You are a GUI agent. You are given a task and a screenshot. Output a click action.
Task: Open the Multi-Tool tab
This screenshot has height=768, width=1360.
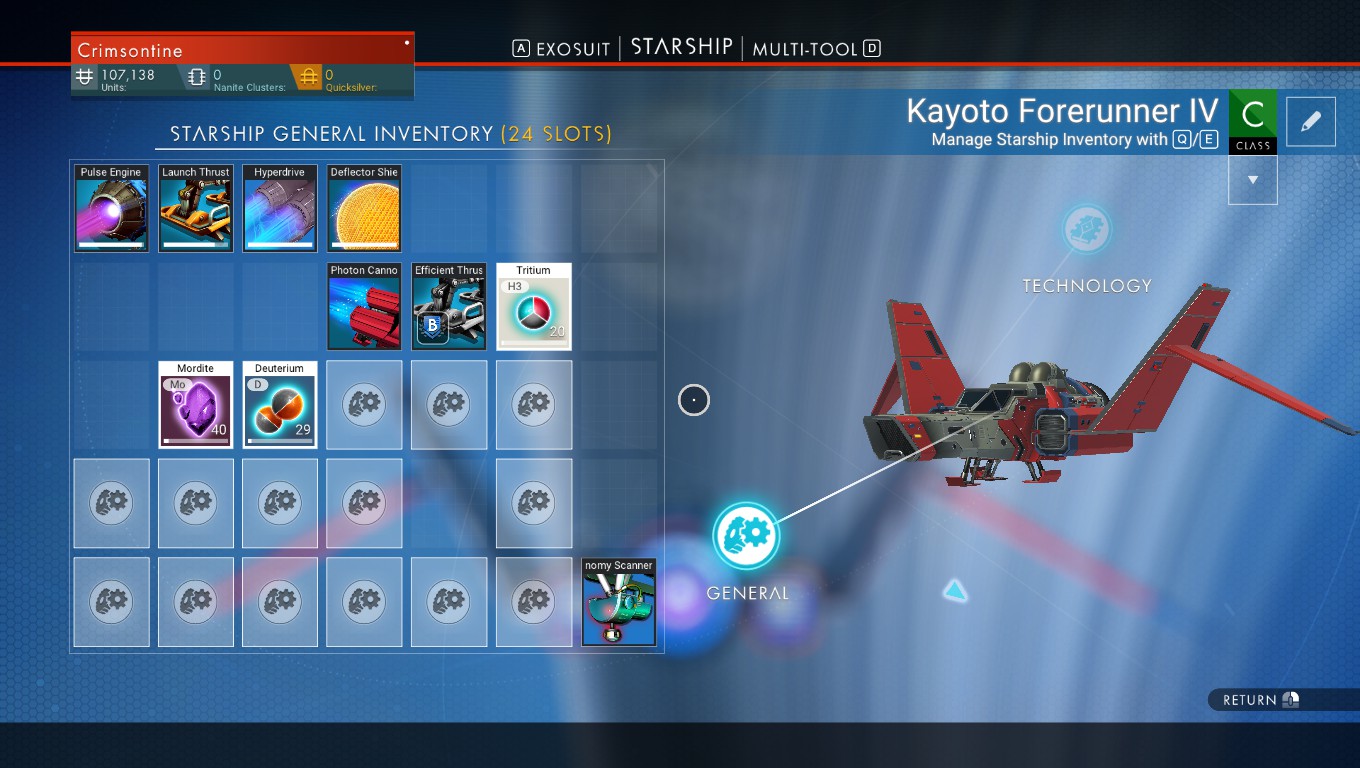pyautogui.click(x=805, y=49)
